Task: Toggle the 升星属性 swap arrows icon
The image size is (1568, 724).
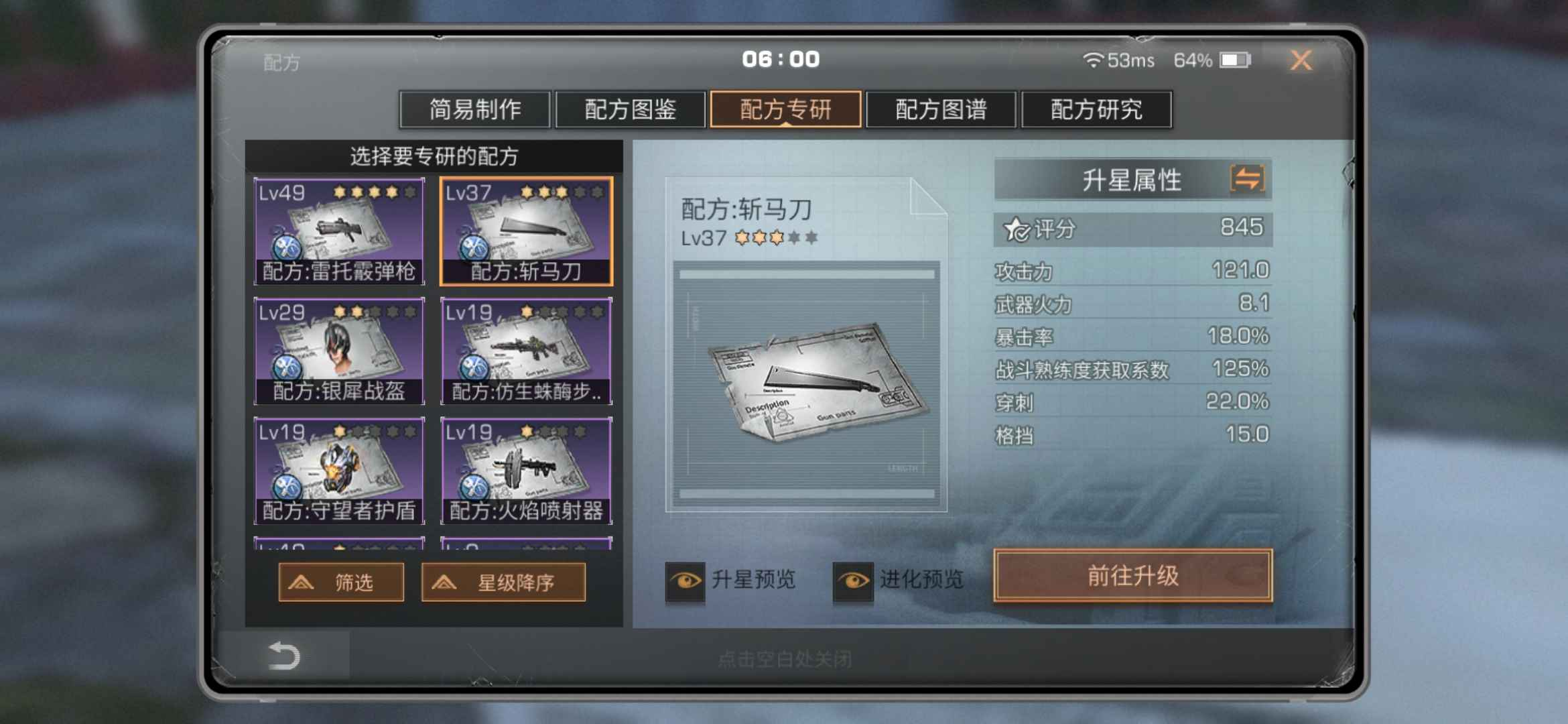Action: click(1247, 179)
